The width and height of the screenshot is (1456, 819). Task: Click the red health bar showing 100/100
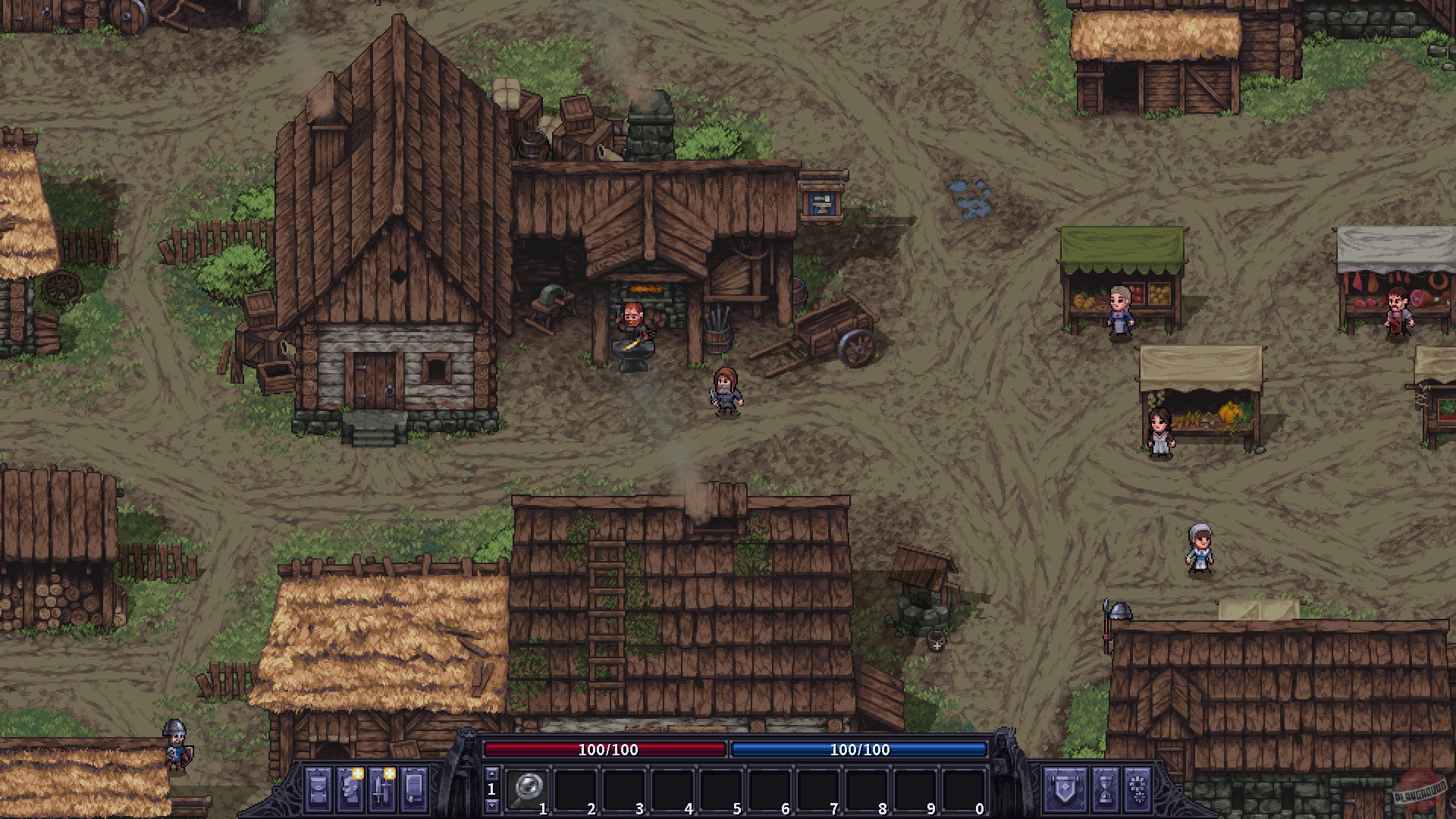607,752
